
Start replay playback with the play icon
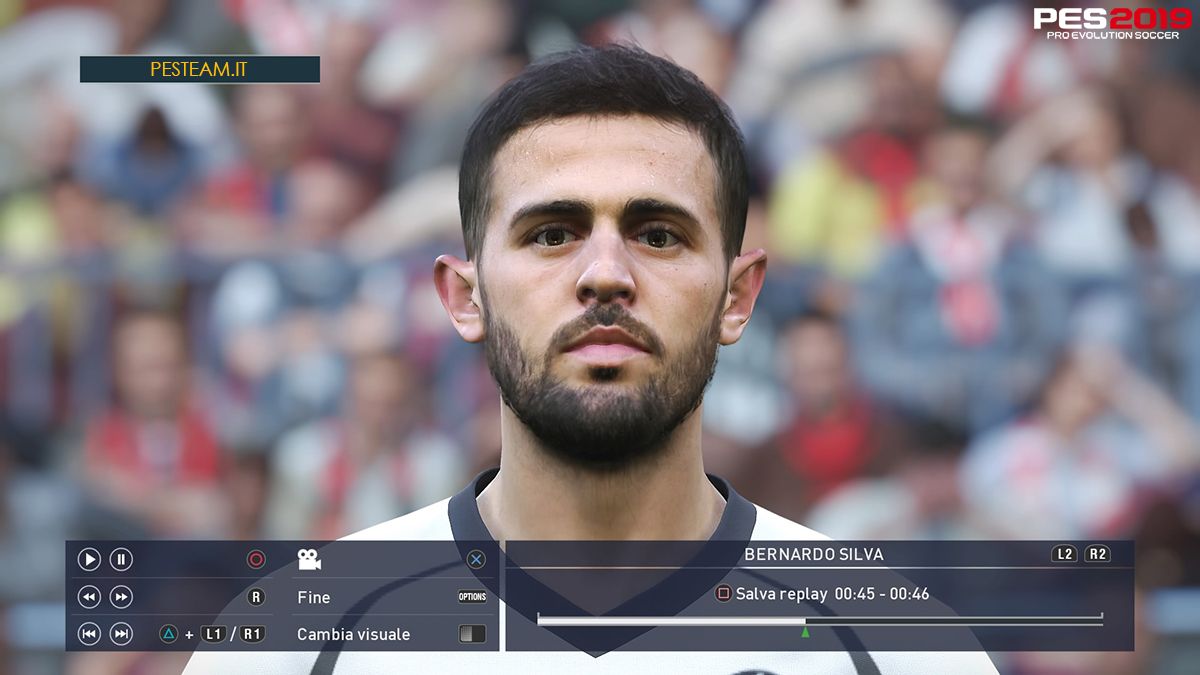89,560
